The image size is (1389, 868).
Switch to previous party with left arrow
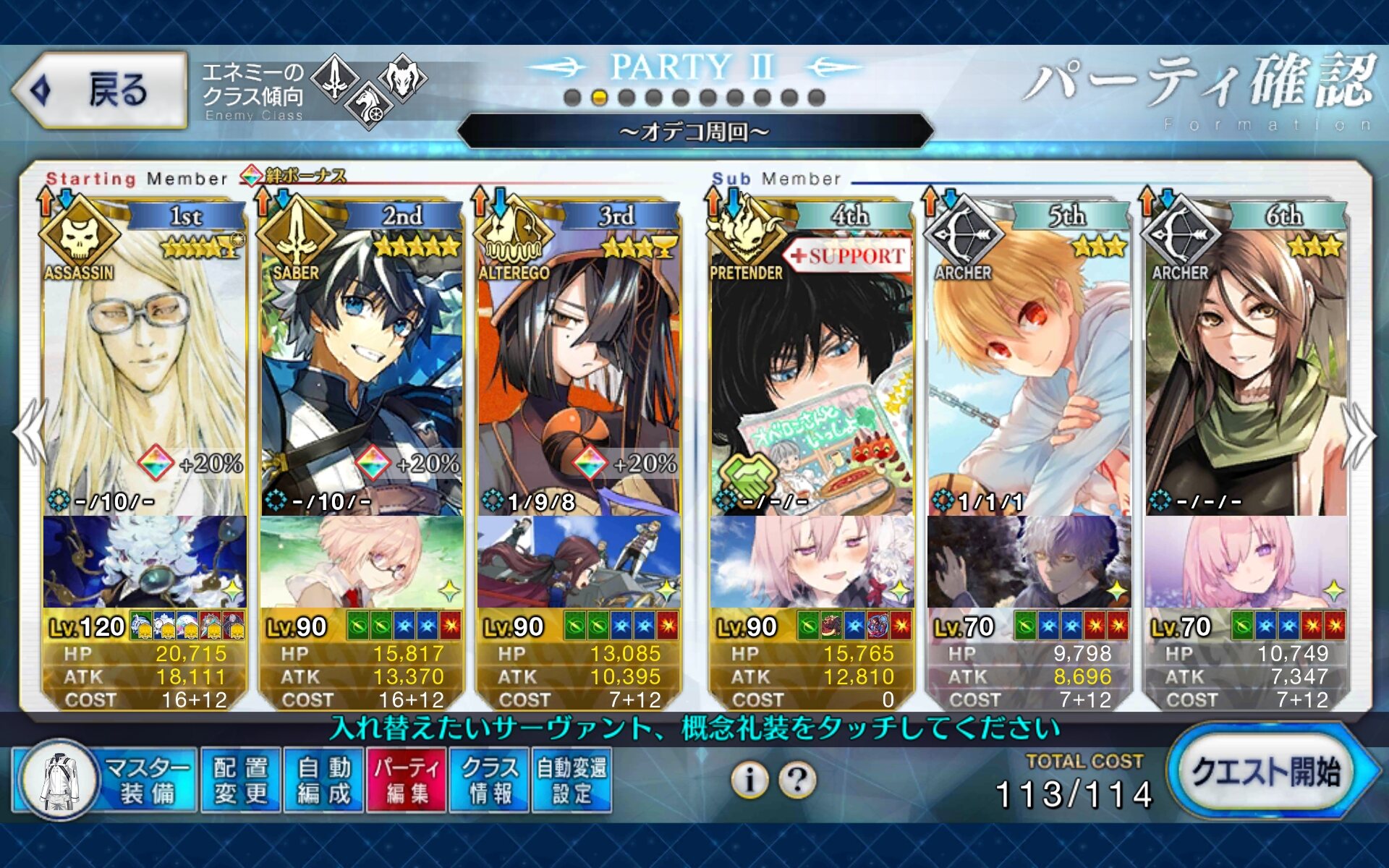(x=30, y=434)
